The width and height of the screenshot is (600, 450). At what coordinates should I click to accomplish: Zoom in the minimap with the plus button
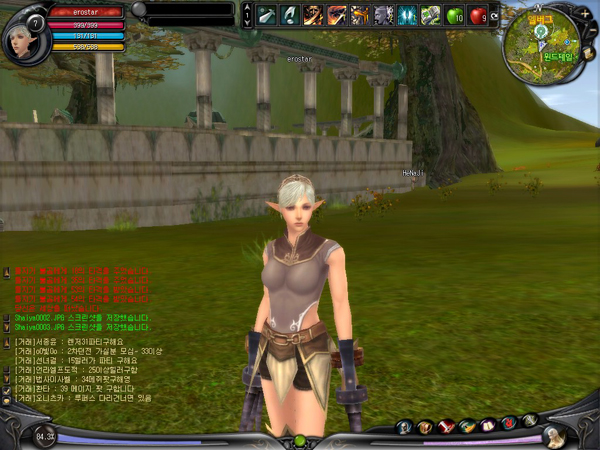point(584,13)
